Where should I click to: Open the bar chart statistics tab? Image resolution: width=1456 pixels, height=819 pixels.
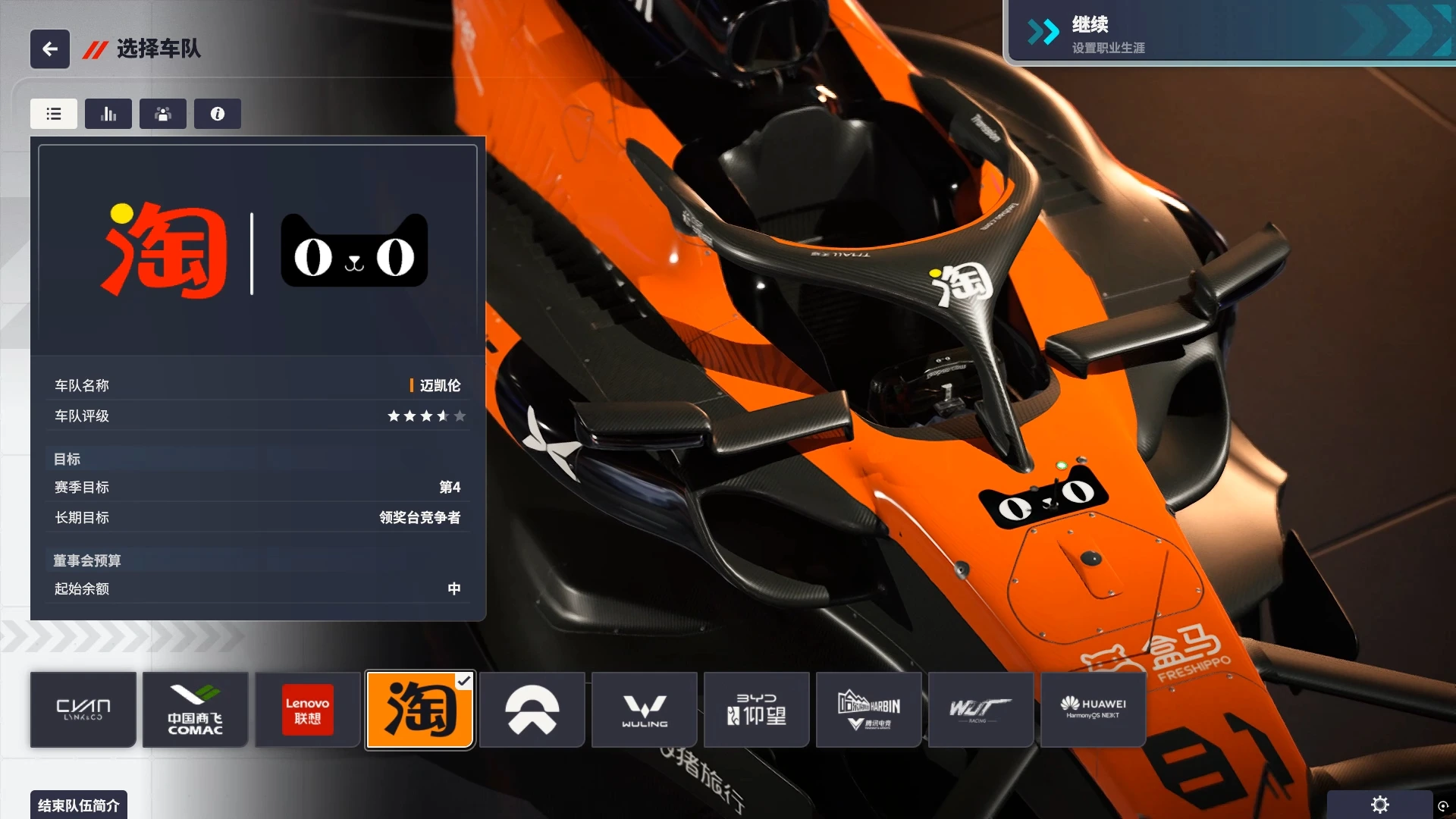coord(108,114)
